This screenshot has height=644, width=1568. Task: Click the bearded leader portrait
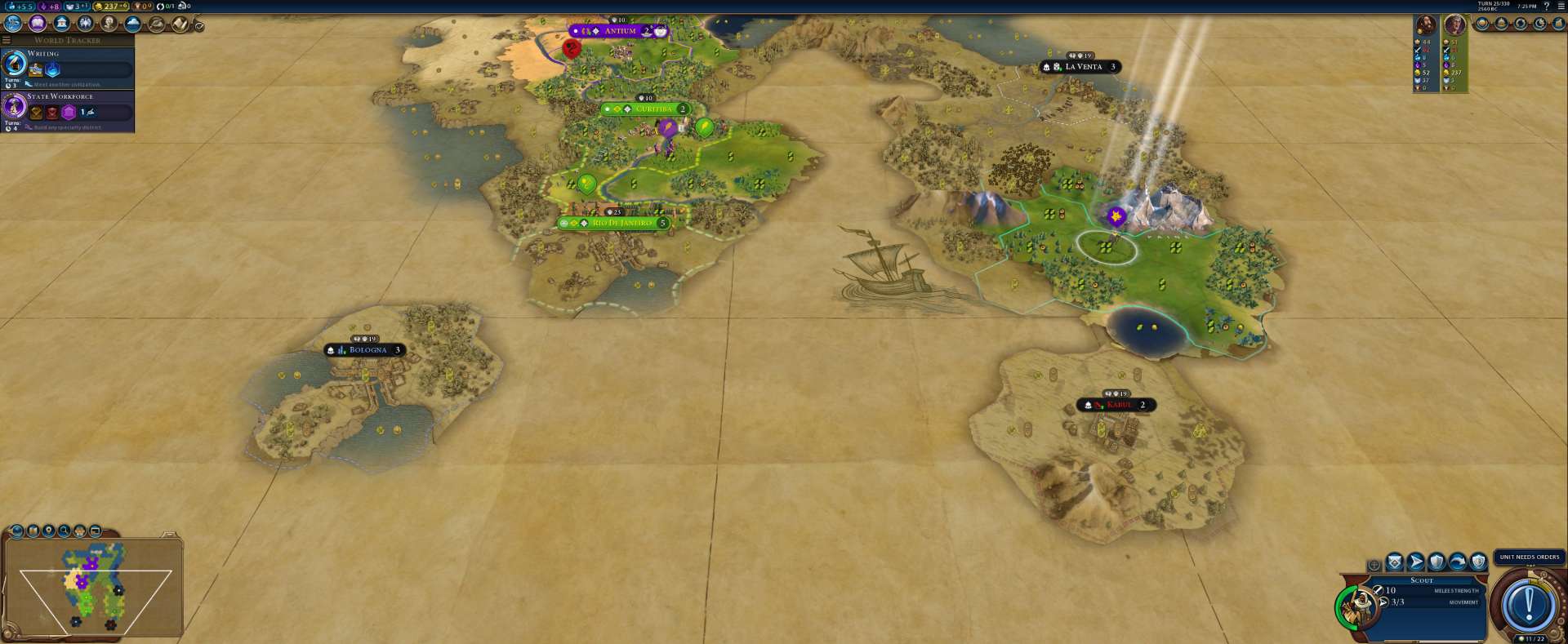click(x=1426, y=24)
